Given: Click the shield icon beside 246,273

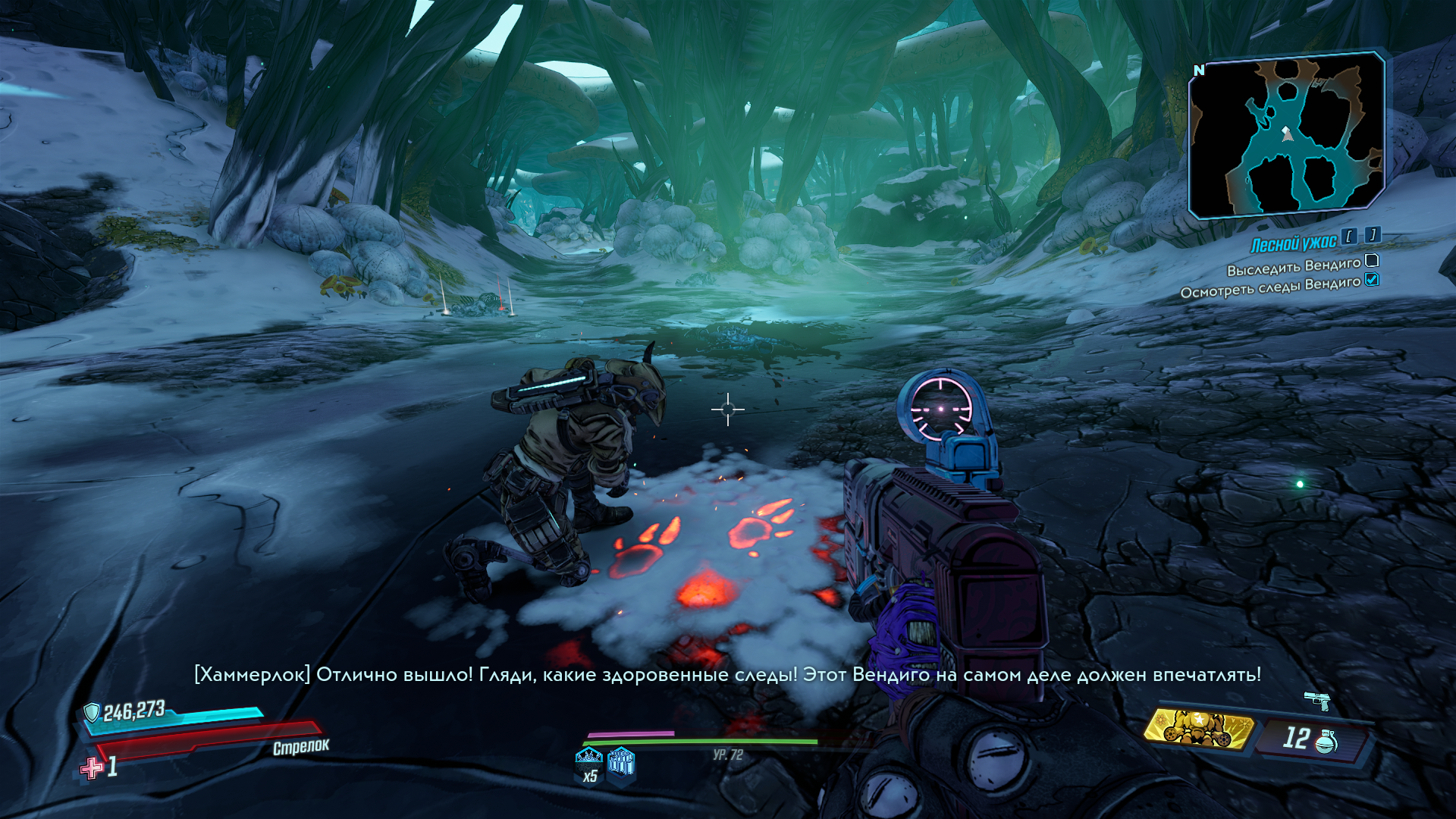Looking at the screenshot, I should click(92, 712).
